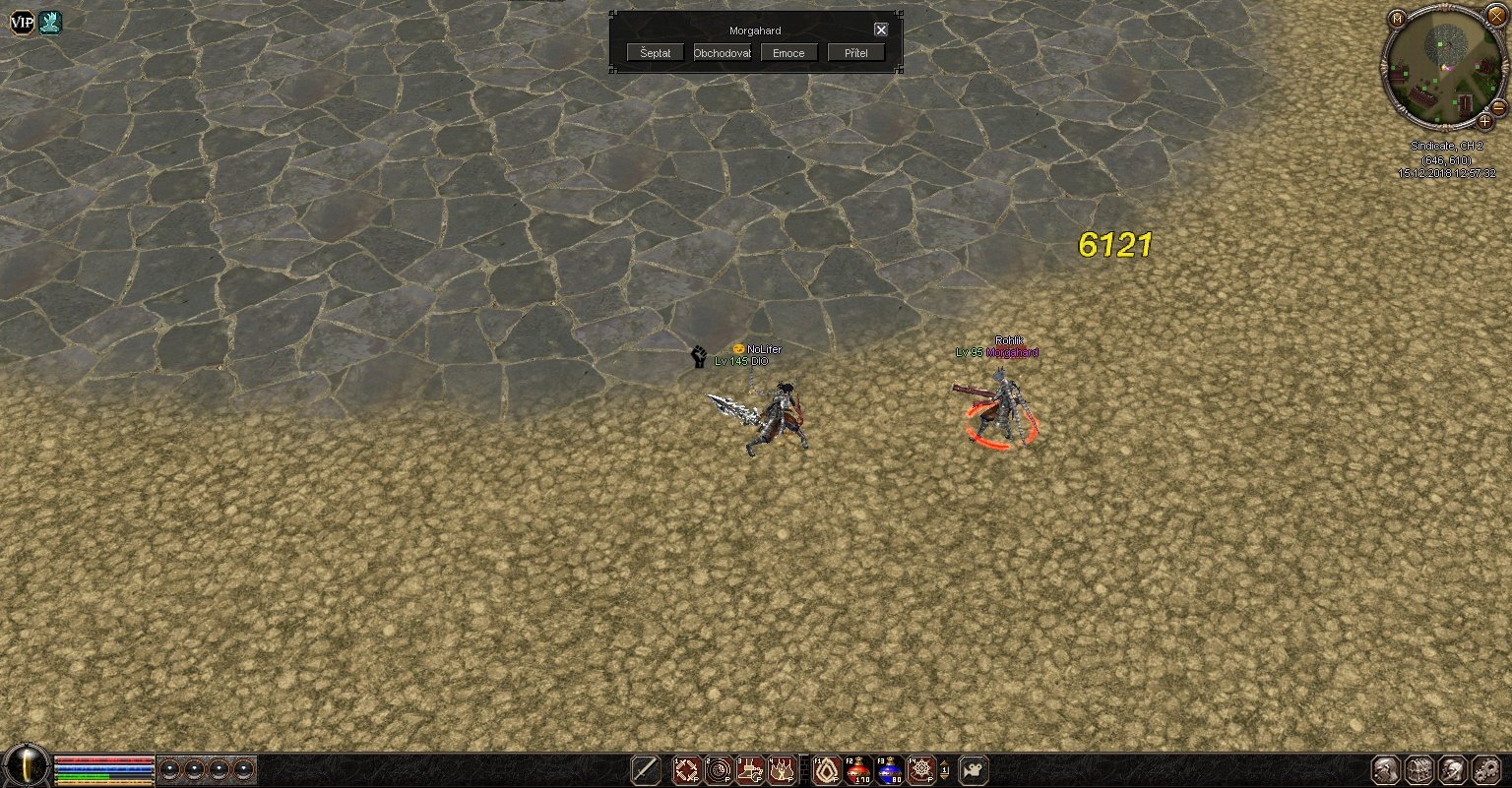Use the blue potion in slot F3
Image resolution: width=1512 pixels, height=788 pixels.
(890, 770)
